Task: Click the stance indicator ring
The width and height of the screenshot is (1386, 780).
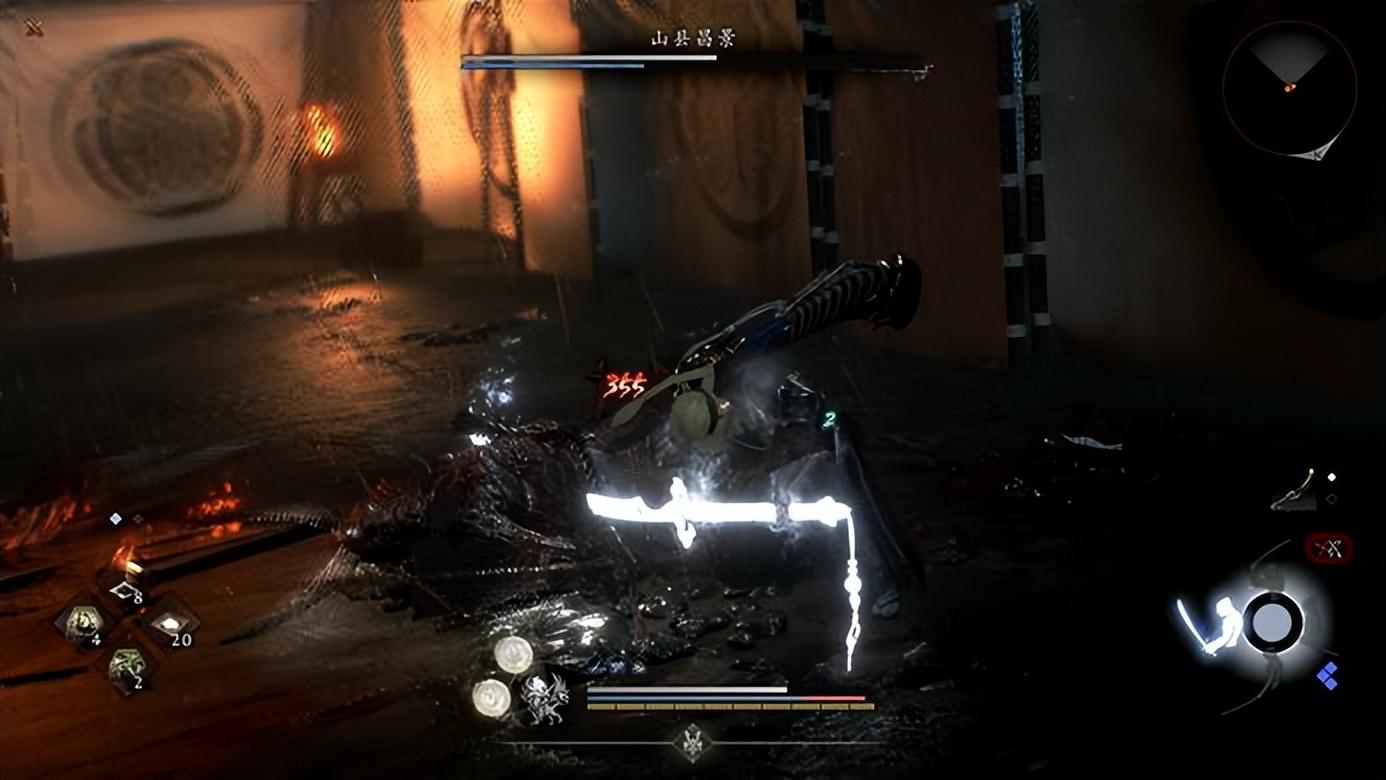Action: tap(1272, 622)
